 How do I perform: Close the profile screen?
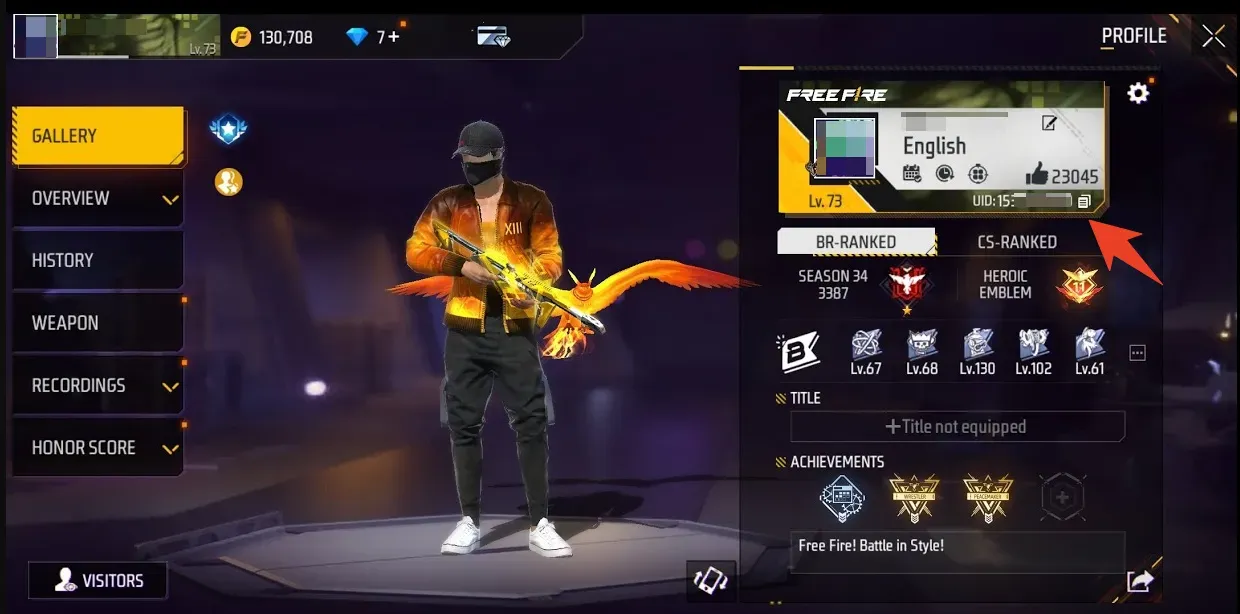1213,37
